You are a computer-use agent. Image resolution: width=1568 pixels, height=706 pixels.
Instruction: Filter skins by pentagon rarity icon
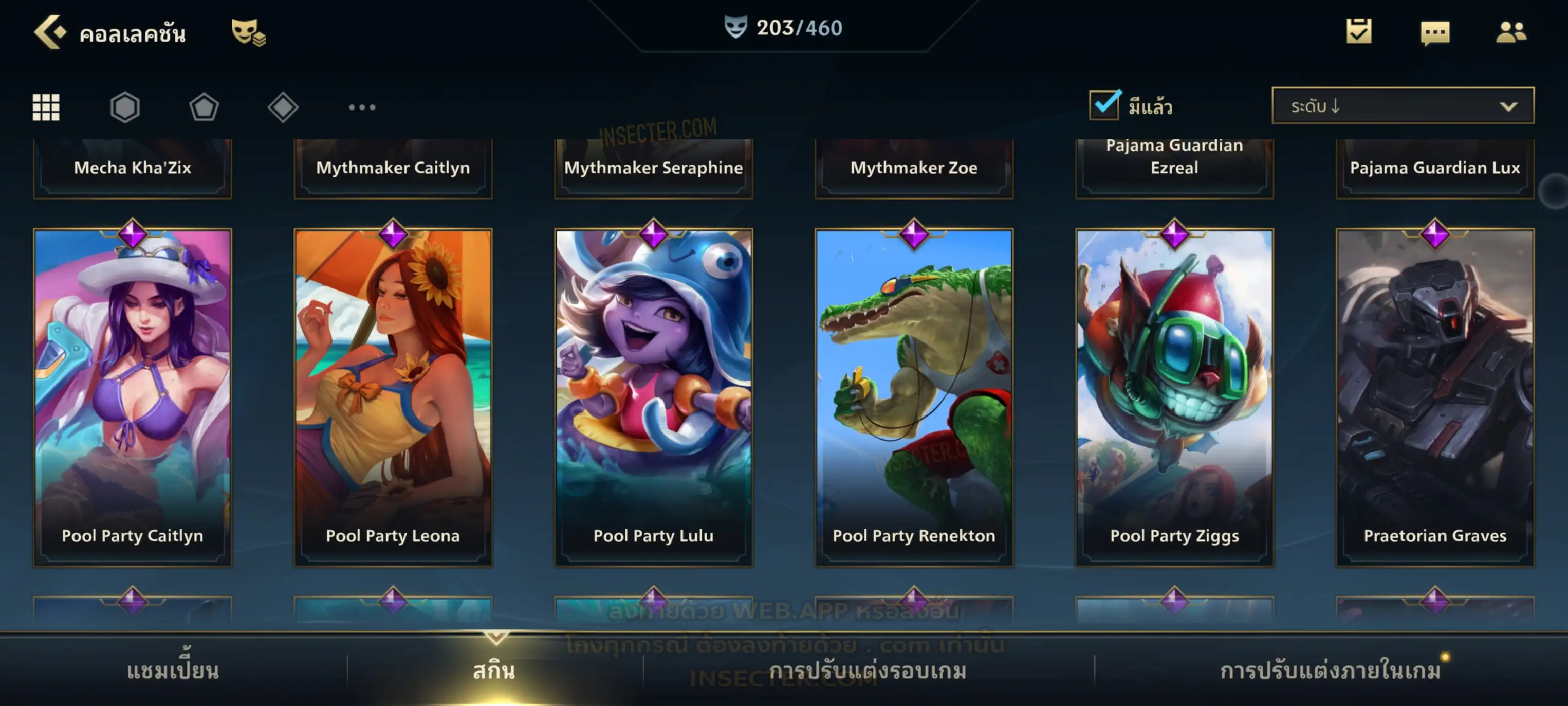(204, 107)
